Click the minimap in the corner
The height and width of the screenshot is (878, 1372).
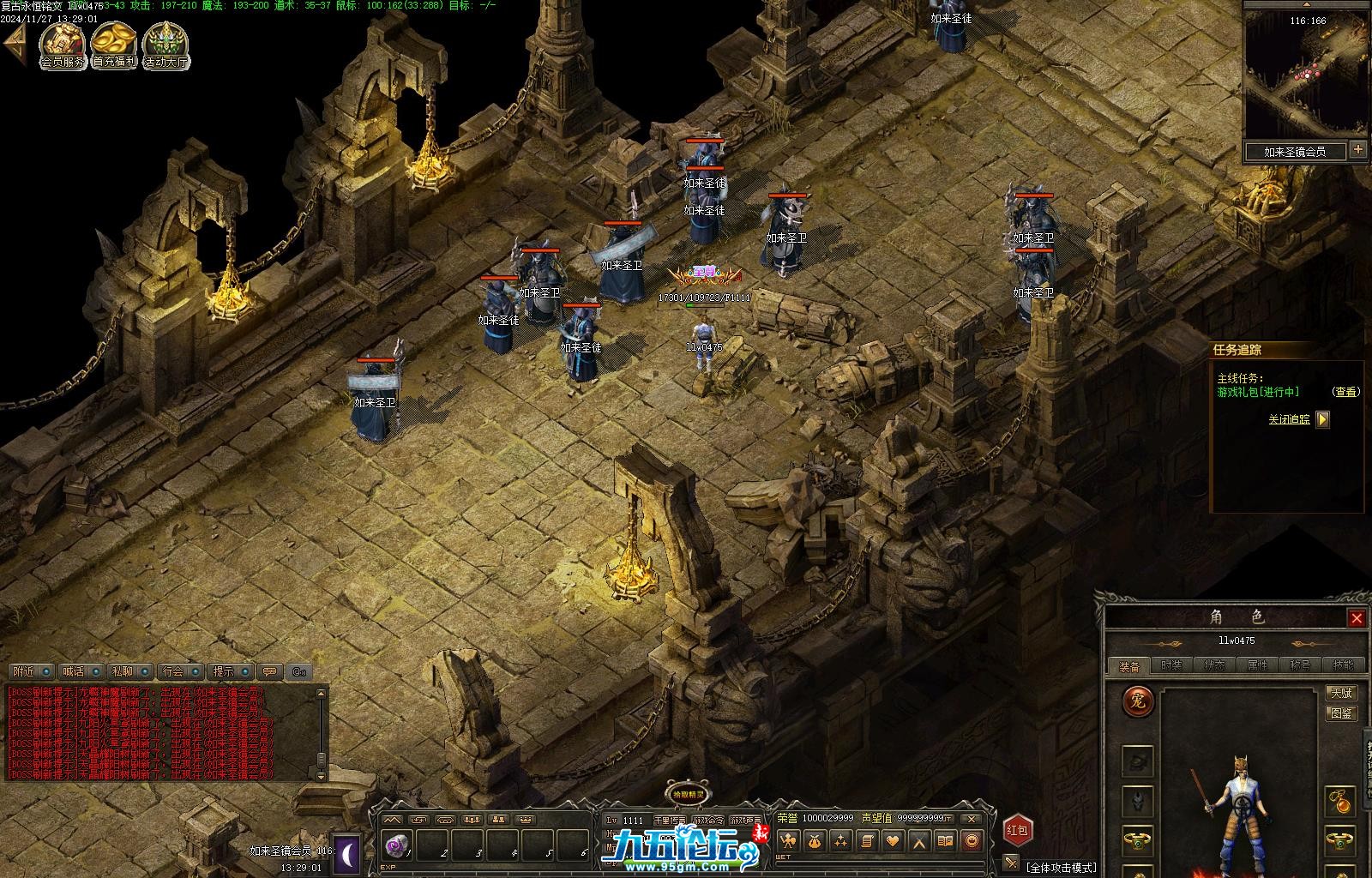pyautogui.click(x=1306, y=74)
